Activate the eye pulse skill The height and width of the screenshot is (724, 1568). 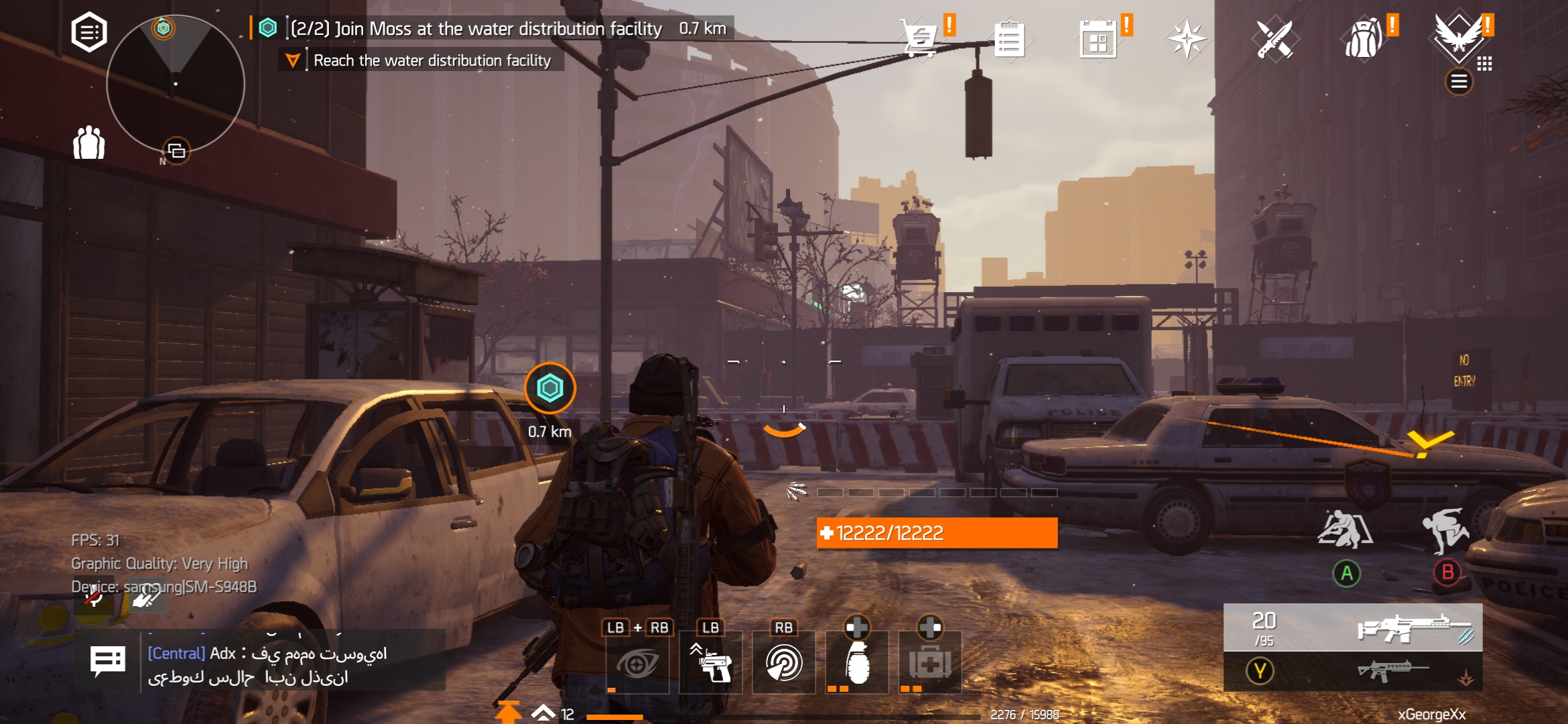point(637,663)
